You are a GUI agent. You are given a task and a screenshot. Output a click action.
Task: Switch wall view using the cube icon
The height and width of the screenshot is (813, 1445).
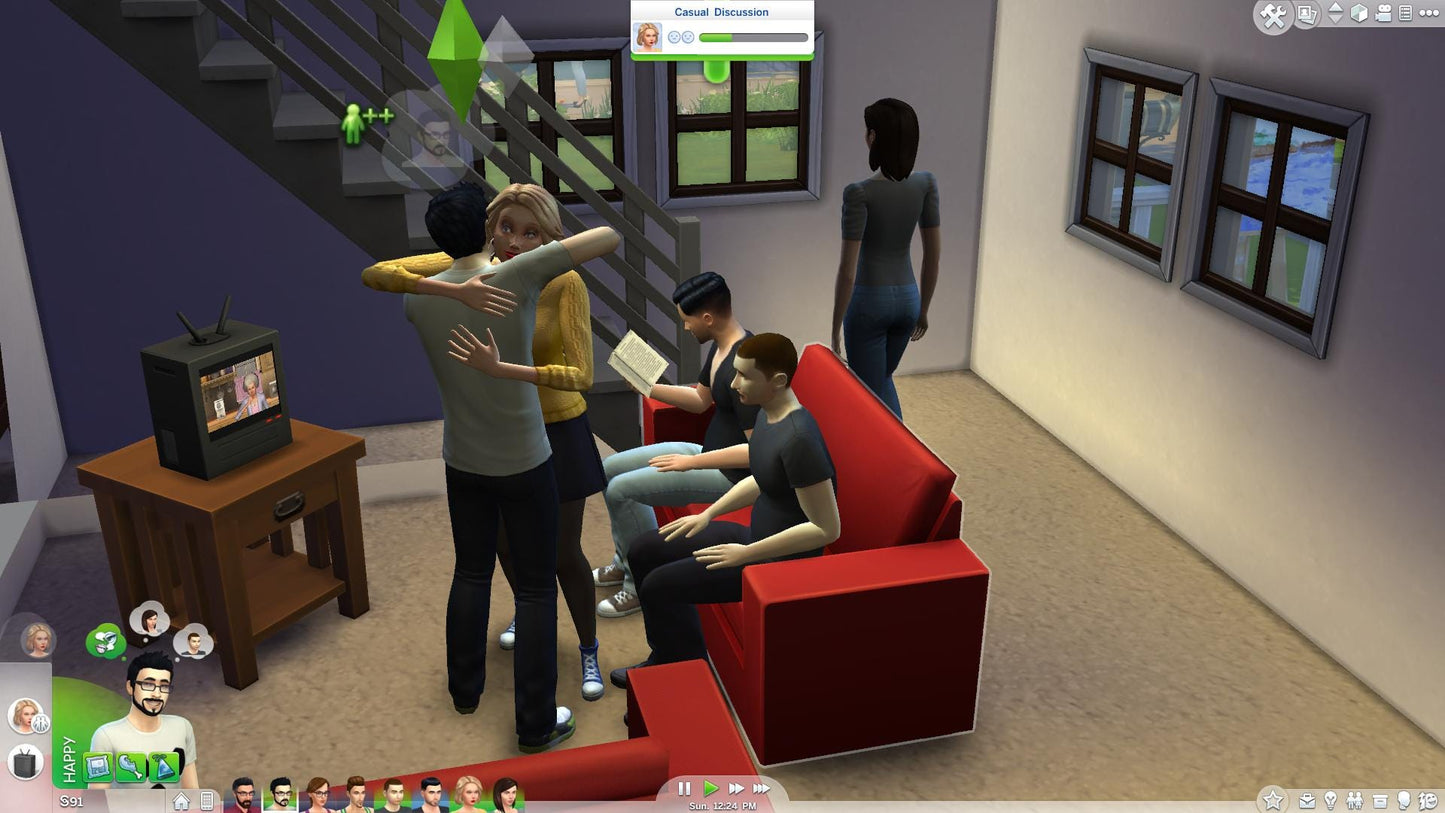(x=1358, y=14)
